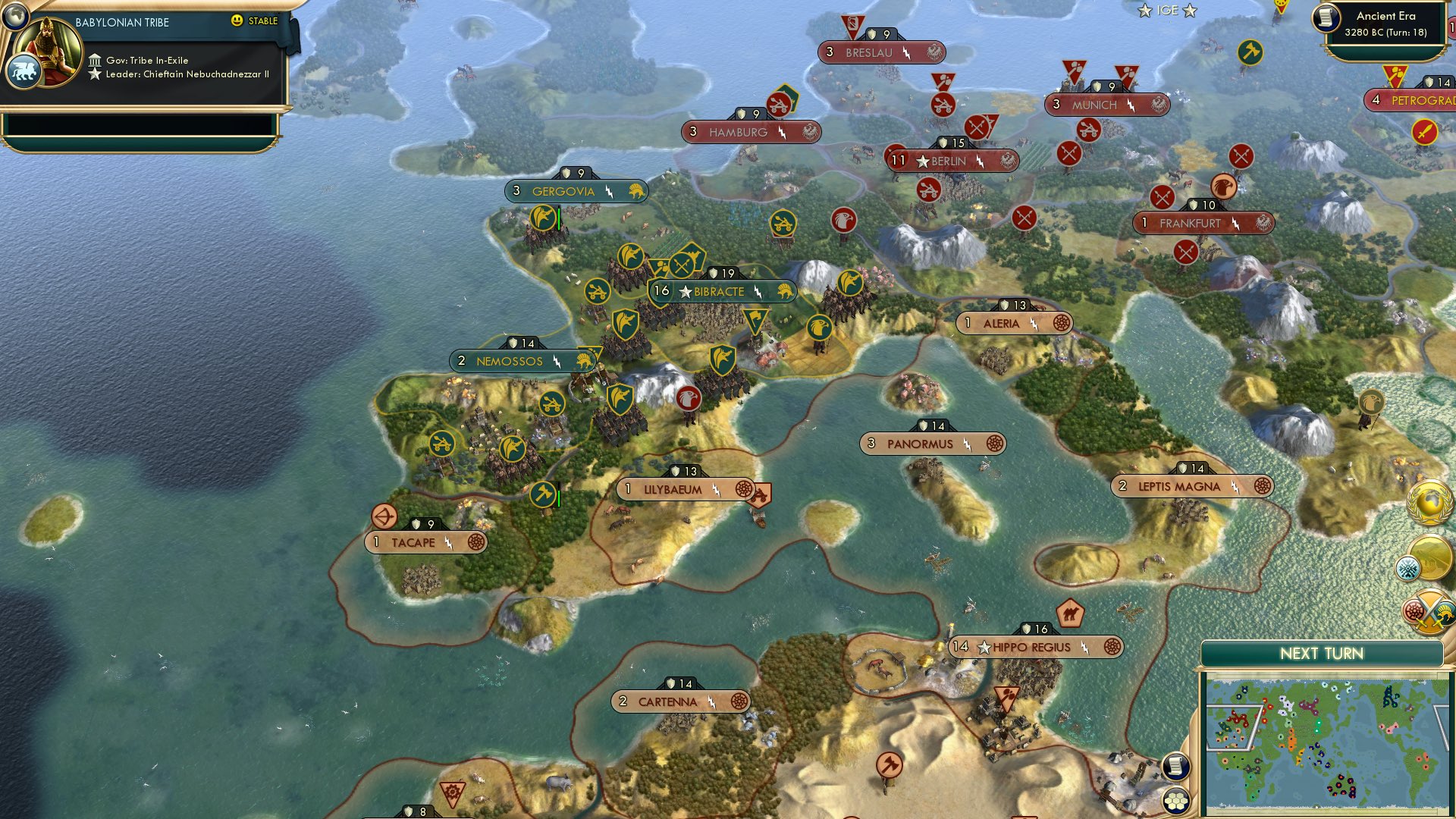
Task: Click the Gergovia city banner
Action: [574, 191]
